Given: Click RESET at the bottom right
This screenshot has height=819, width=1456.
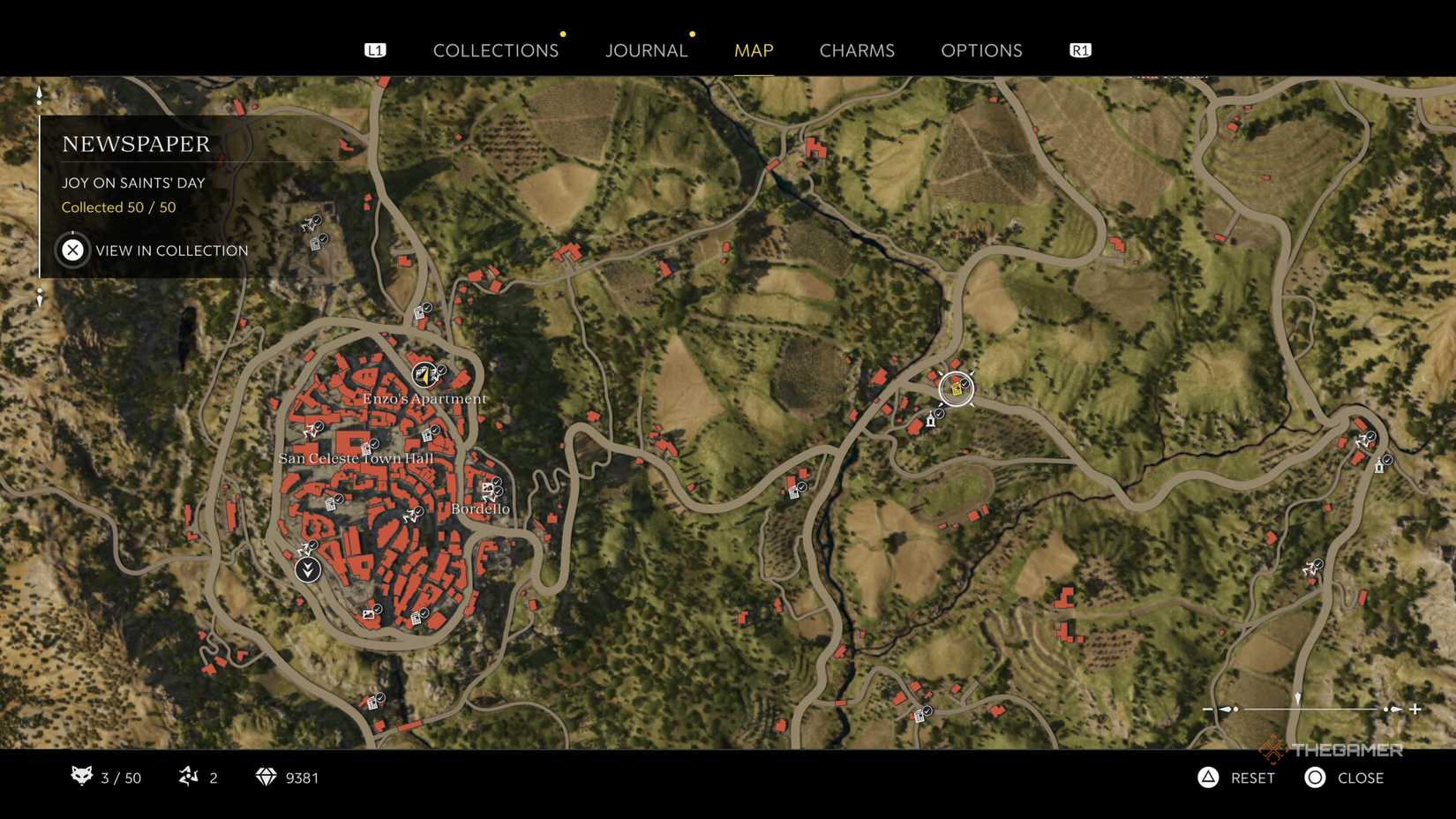Looking at the screenshot, I should [1251, 778].
